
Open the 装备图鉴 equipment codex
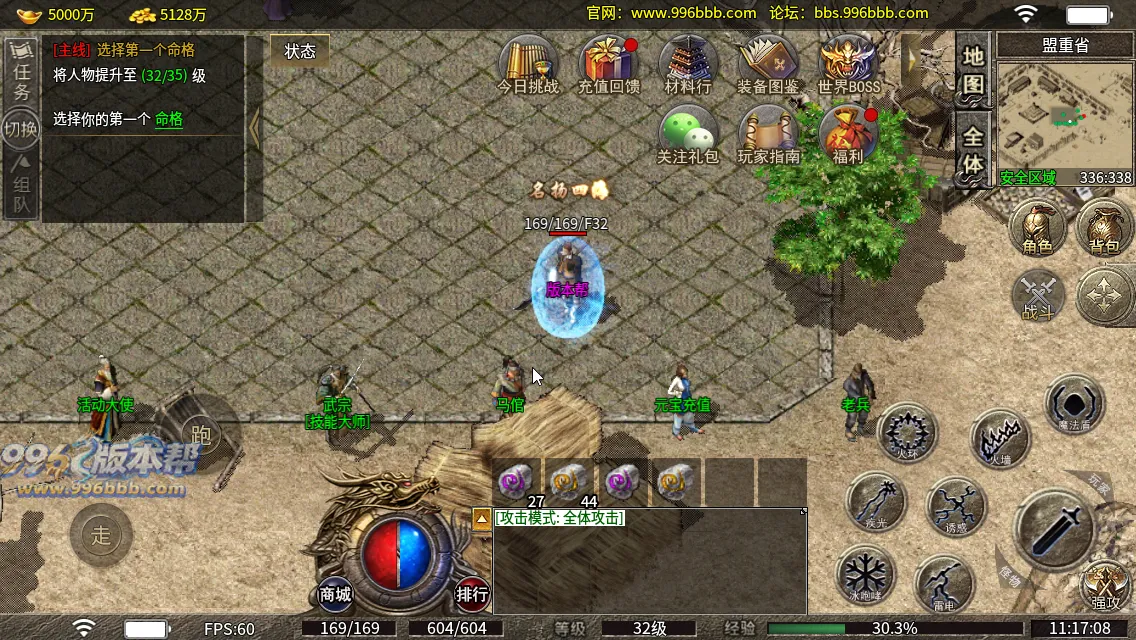768,64
